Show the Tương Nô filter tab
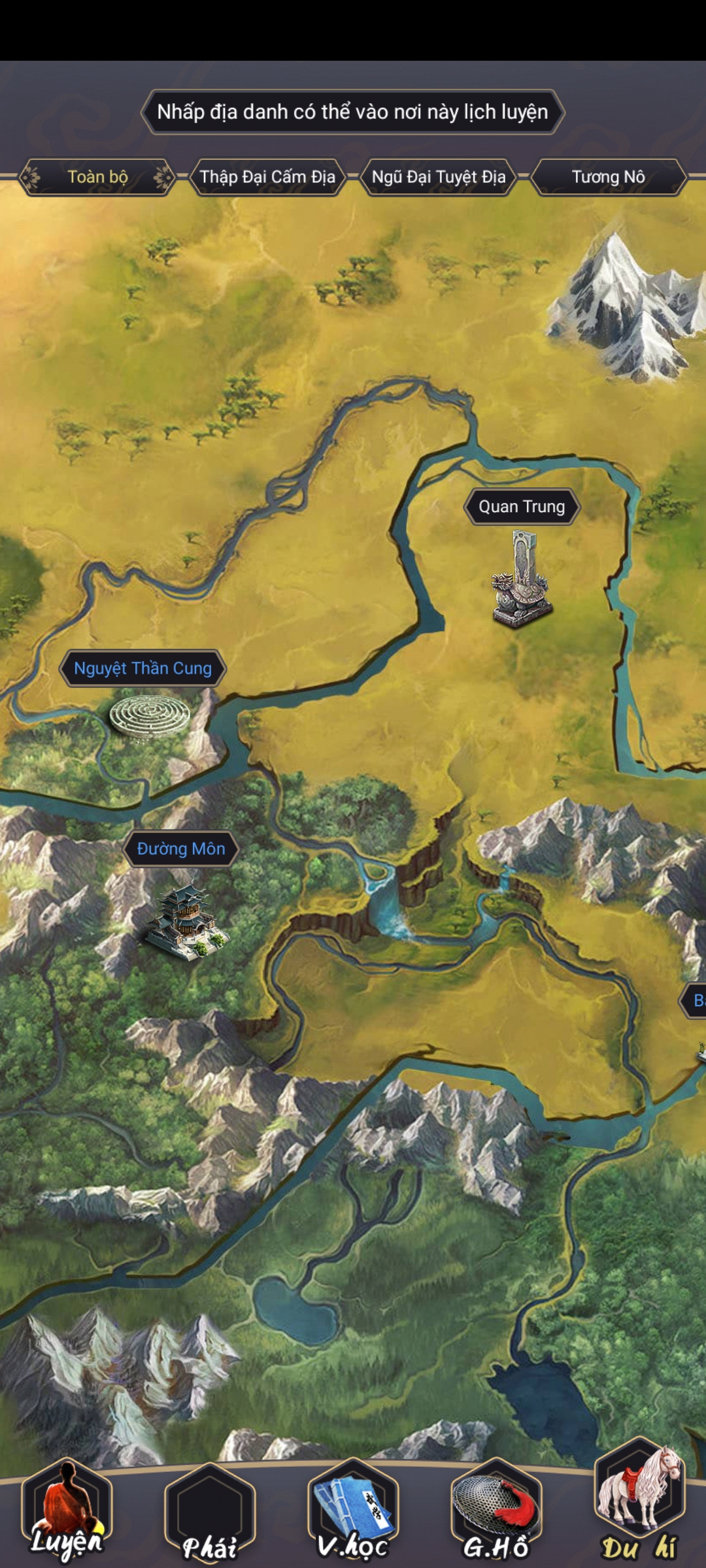This screenshot has height=1568, width=706. pyautogui.click(x=608, y=177)
